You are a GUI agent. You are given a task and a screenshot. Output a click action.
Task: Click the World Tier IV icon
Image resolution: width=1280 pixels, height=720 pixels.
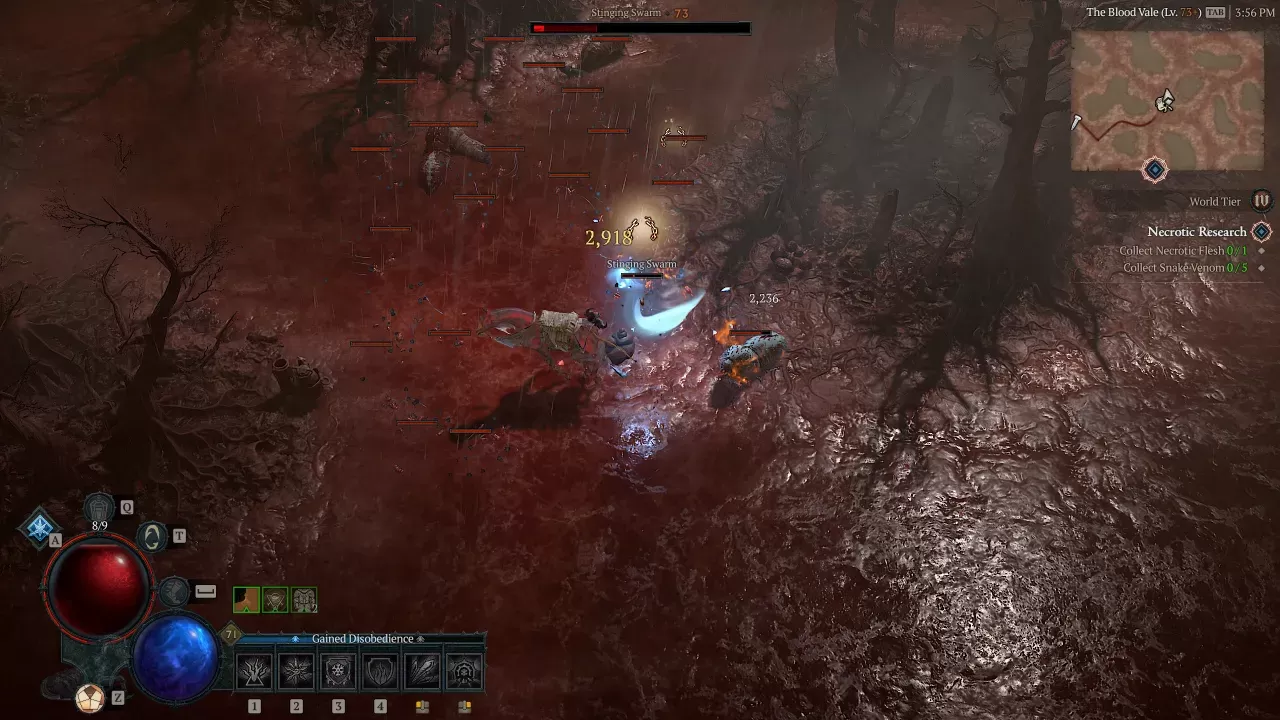coord(1261,201)
